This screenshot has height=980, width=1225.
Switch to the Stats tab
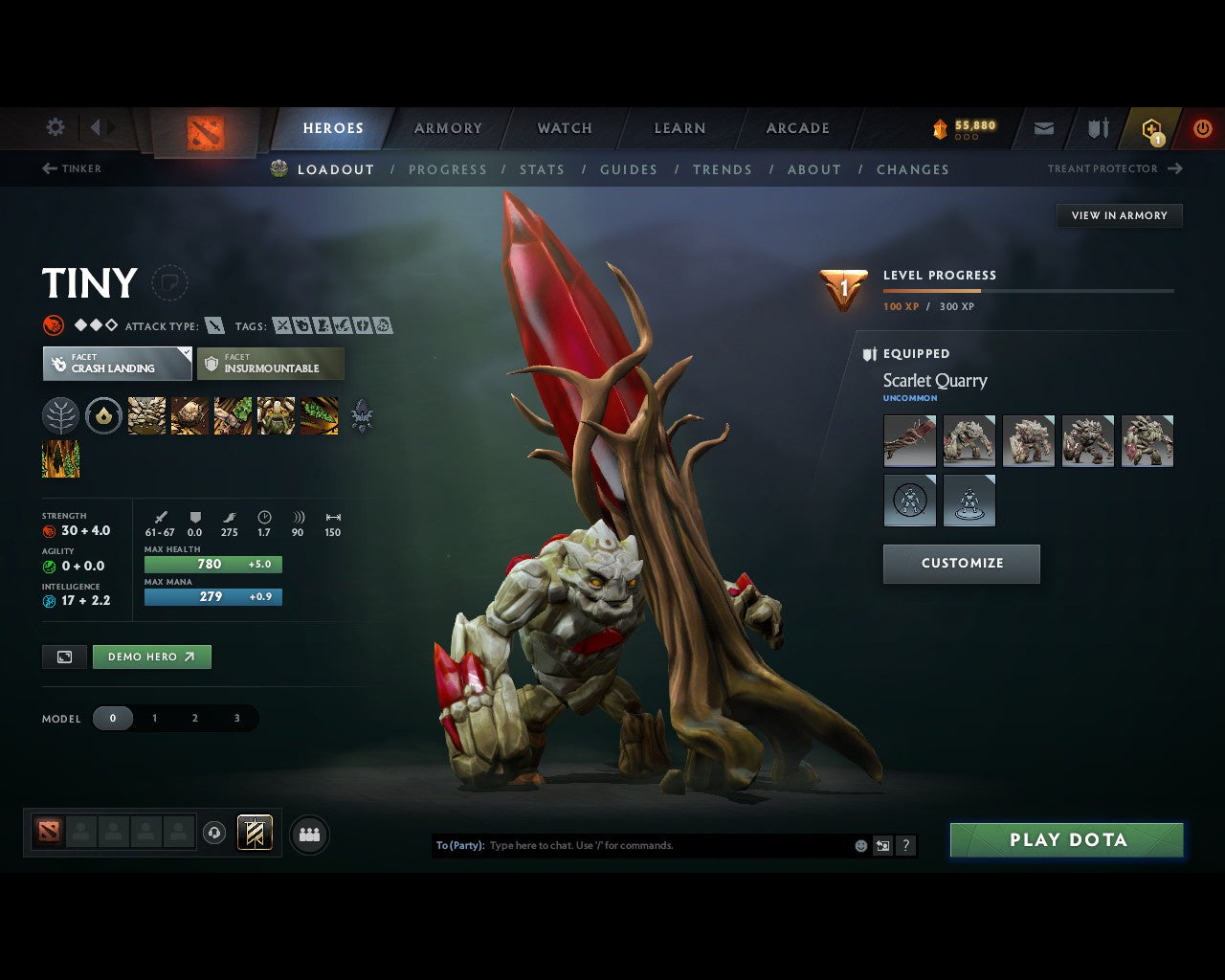542,169
